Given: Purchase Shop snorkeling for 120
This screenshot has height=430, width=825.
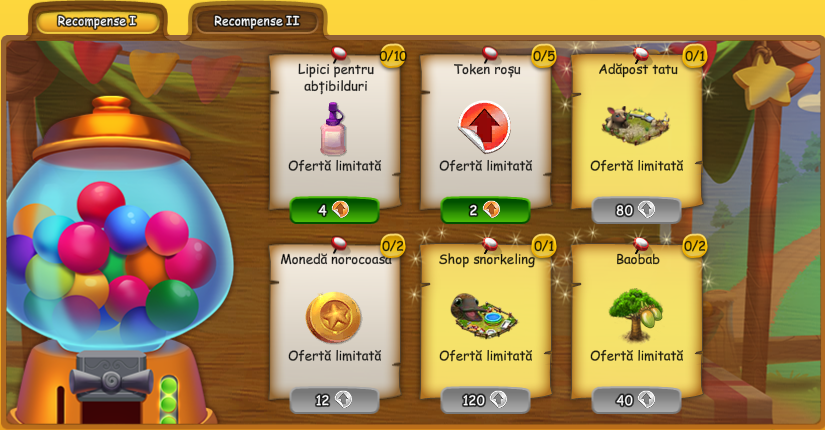Looking at the screenshot, I should 485,400.
